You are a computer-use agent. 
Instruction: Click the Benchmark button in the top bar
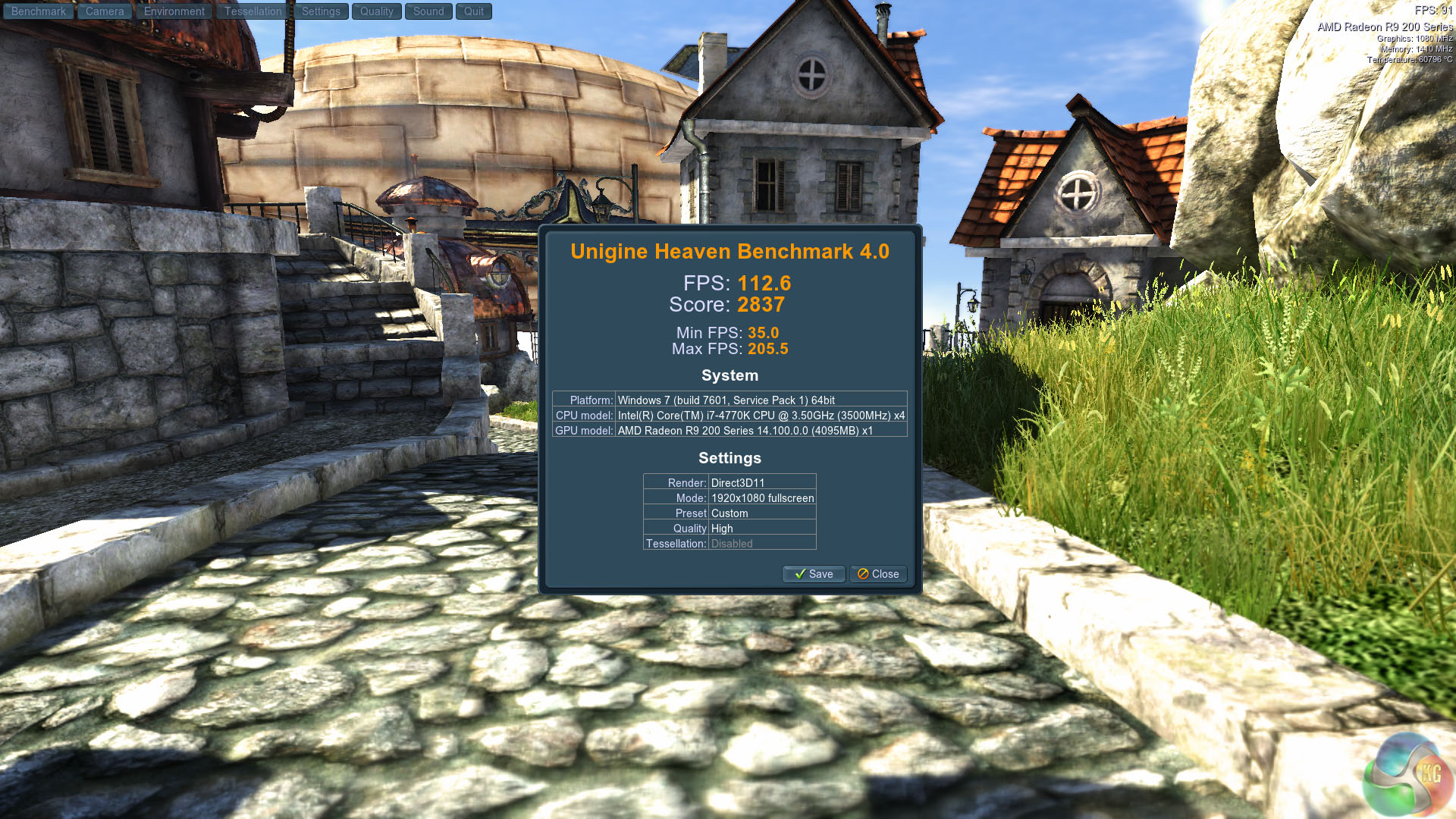pyautogui.click(x=39, y=11)
